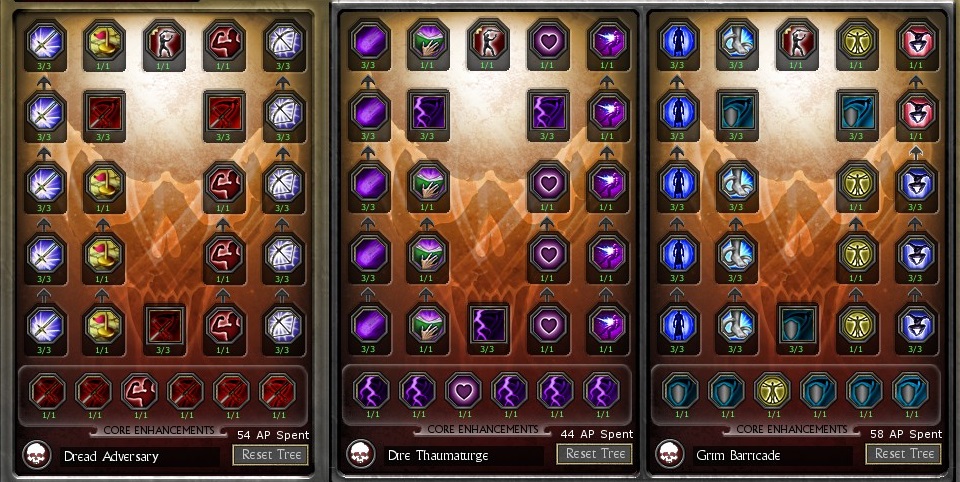Select the flexing arm core enhancement in Dread Adversary
The height and width of the screenshot is (482, 960).
[x=138, y=391]
